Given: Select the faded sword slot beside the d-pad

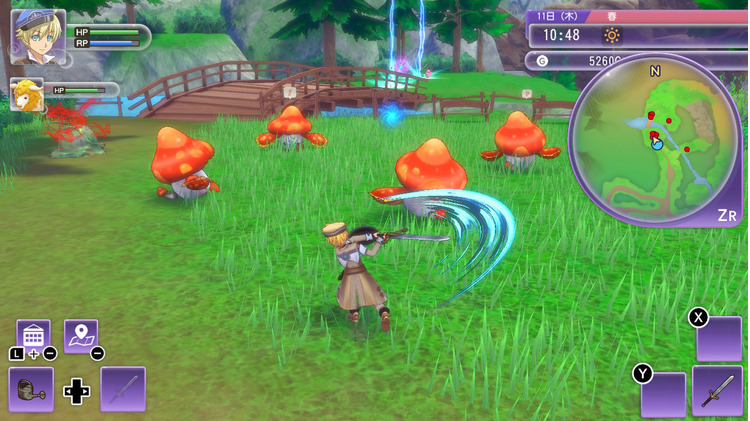Looking at the screenshot, I should (x=123, y=389).
